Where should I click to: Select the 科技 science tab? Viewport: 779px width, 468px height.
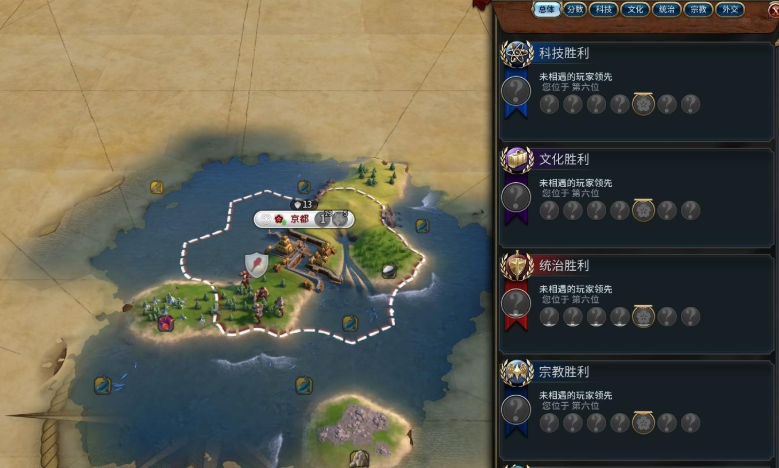tap(604, 10)
